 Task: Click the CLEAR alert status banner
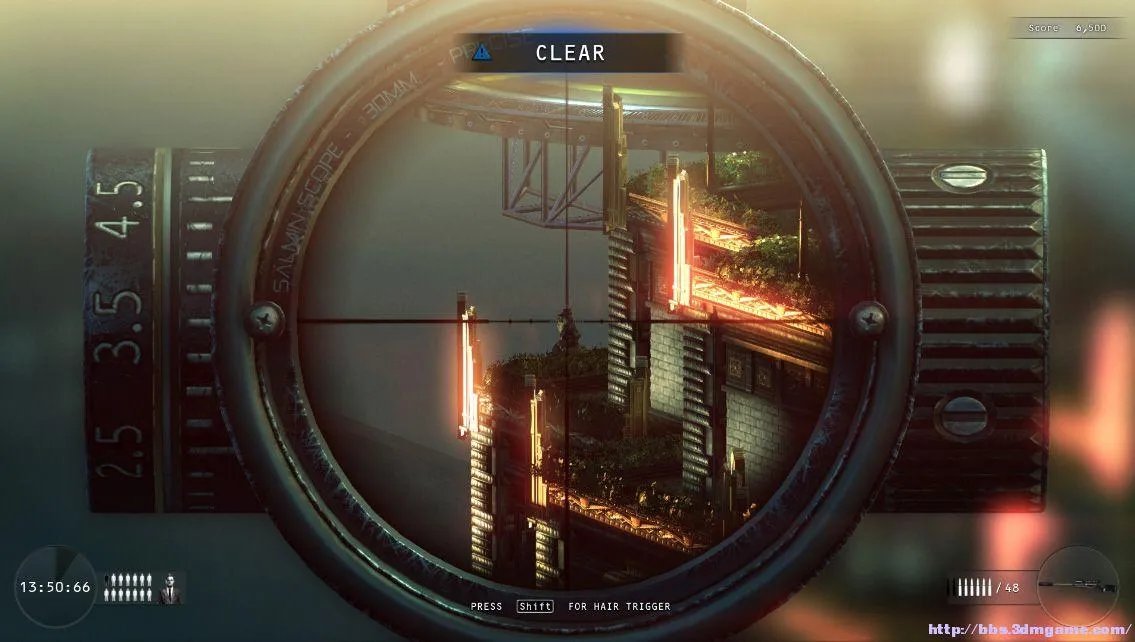click(568, 53)
